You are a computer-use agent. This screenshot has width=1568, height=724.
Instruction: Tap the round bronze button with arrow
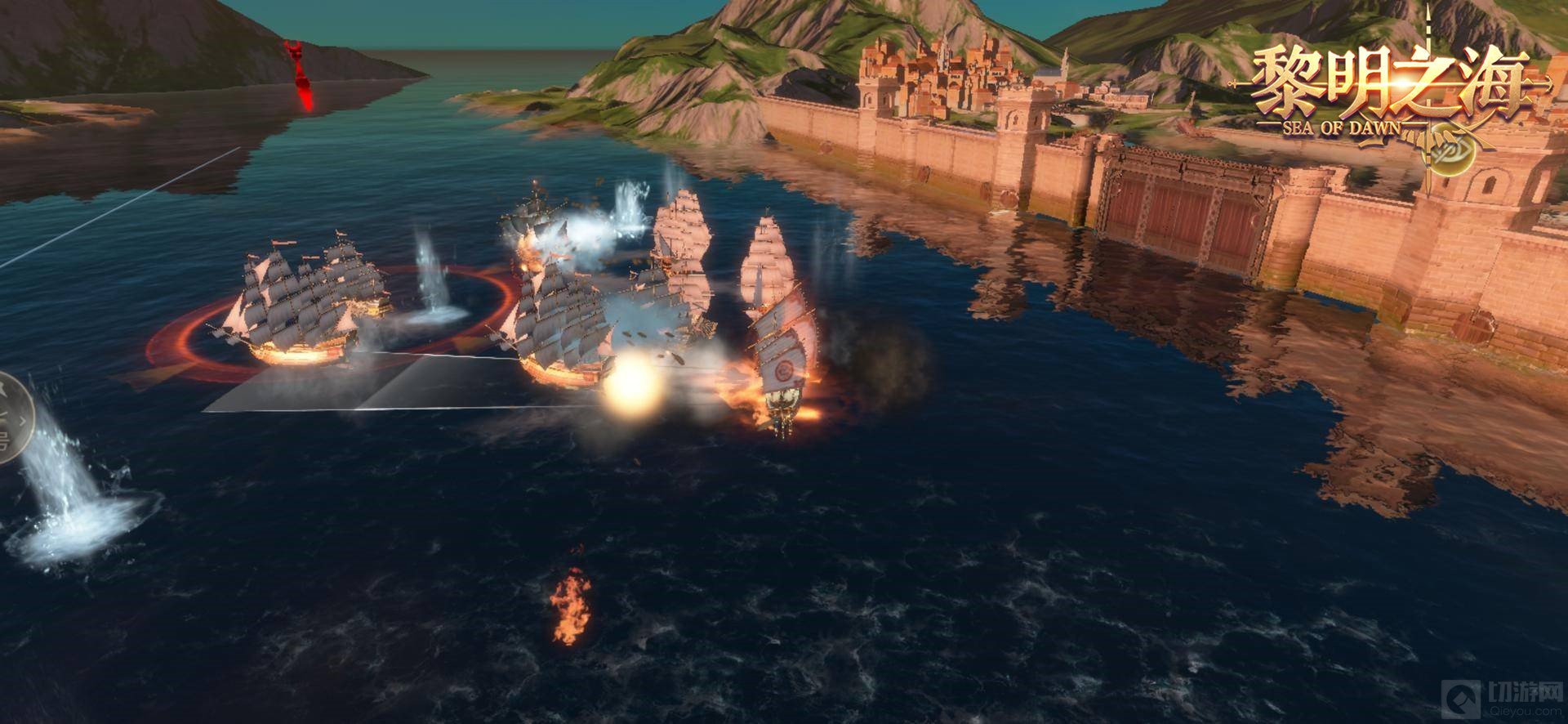[11, 418]
